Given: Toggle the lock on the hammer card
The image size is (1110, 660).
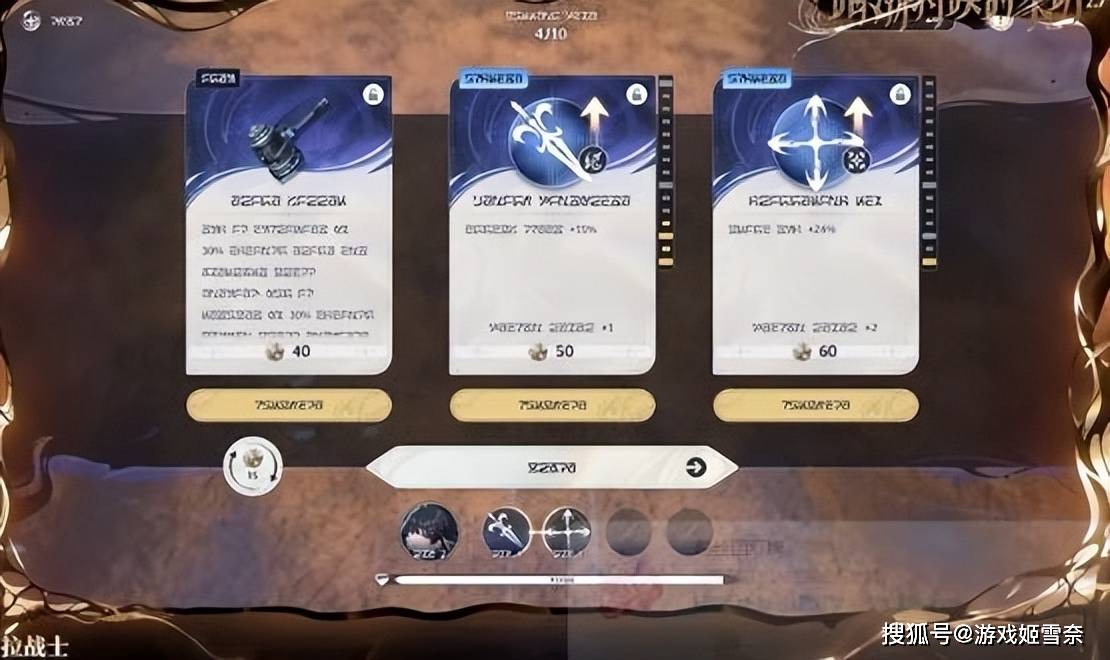Looking at the screenshot, I should tap(373, 94).
